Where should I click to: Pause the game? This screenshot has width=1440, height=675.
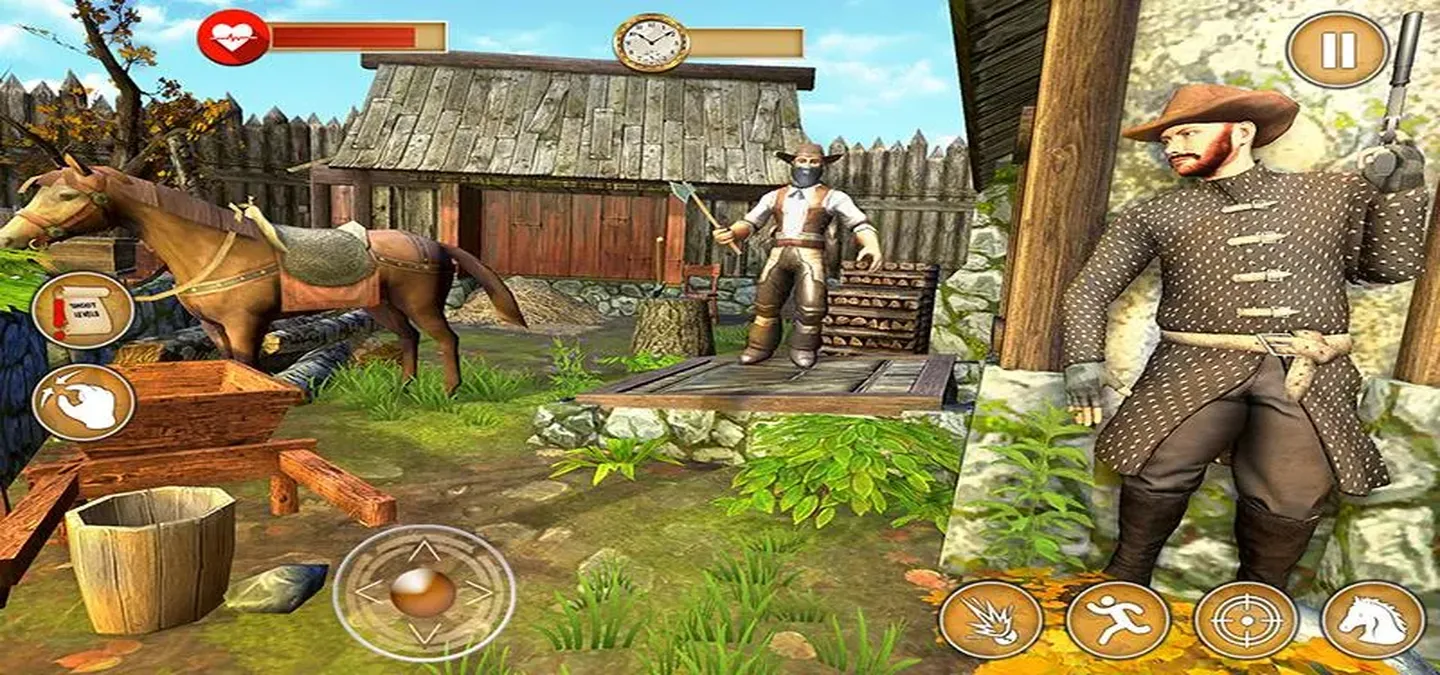point(1337,49)
